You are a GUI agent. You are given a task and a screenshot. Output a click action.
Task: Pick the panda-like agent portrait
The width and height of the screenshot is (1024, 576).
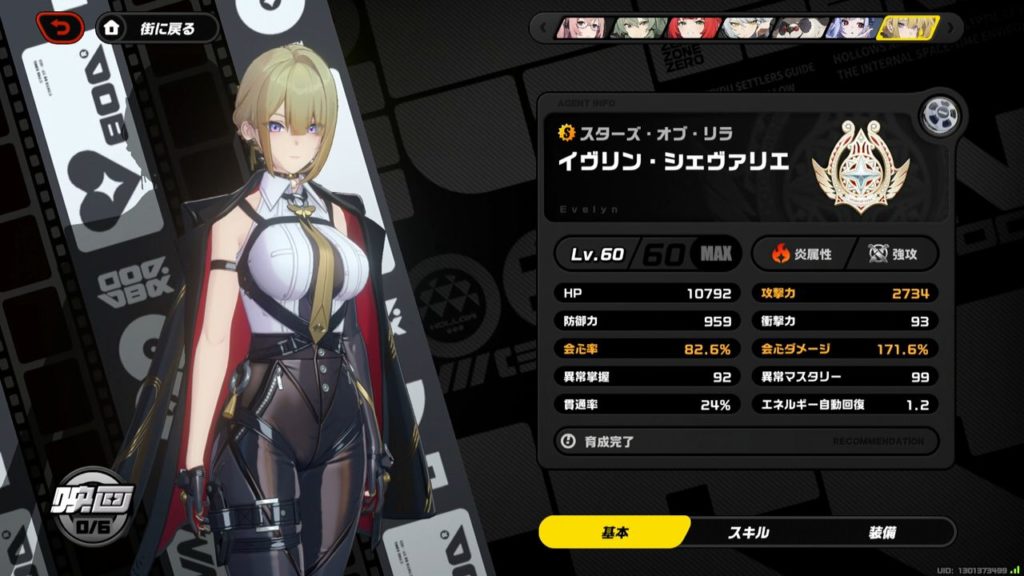click(x=800, y=28)
